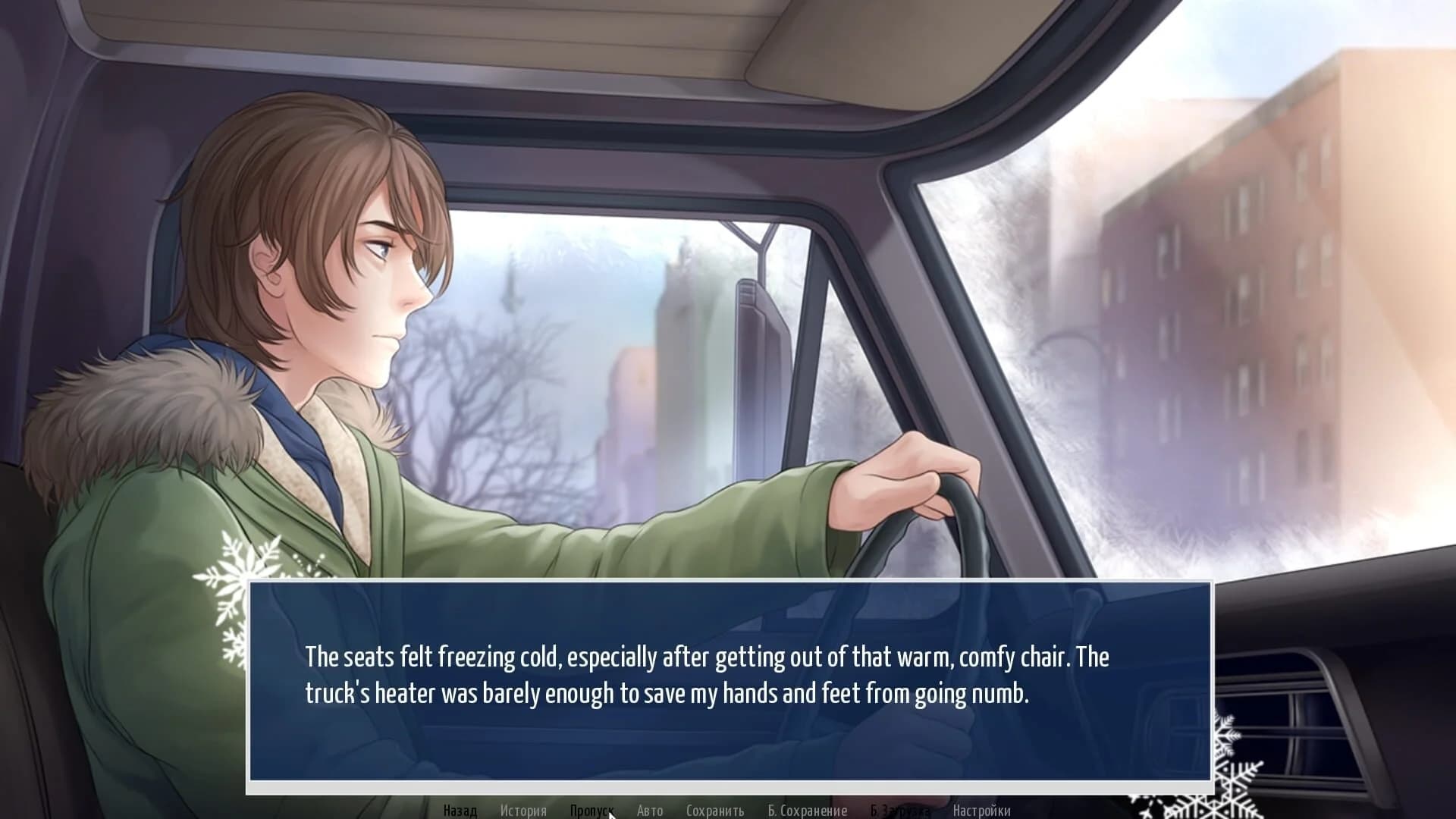The image size is (1456, 819).
Task: Click Назад to rewind the story
Action: (459, 811)
